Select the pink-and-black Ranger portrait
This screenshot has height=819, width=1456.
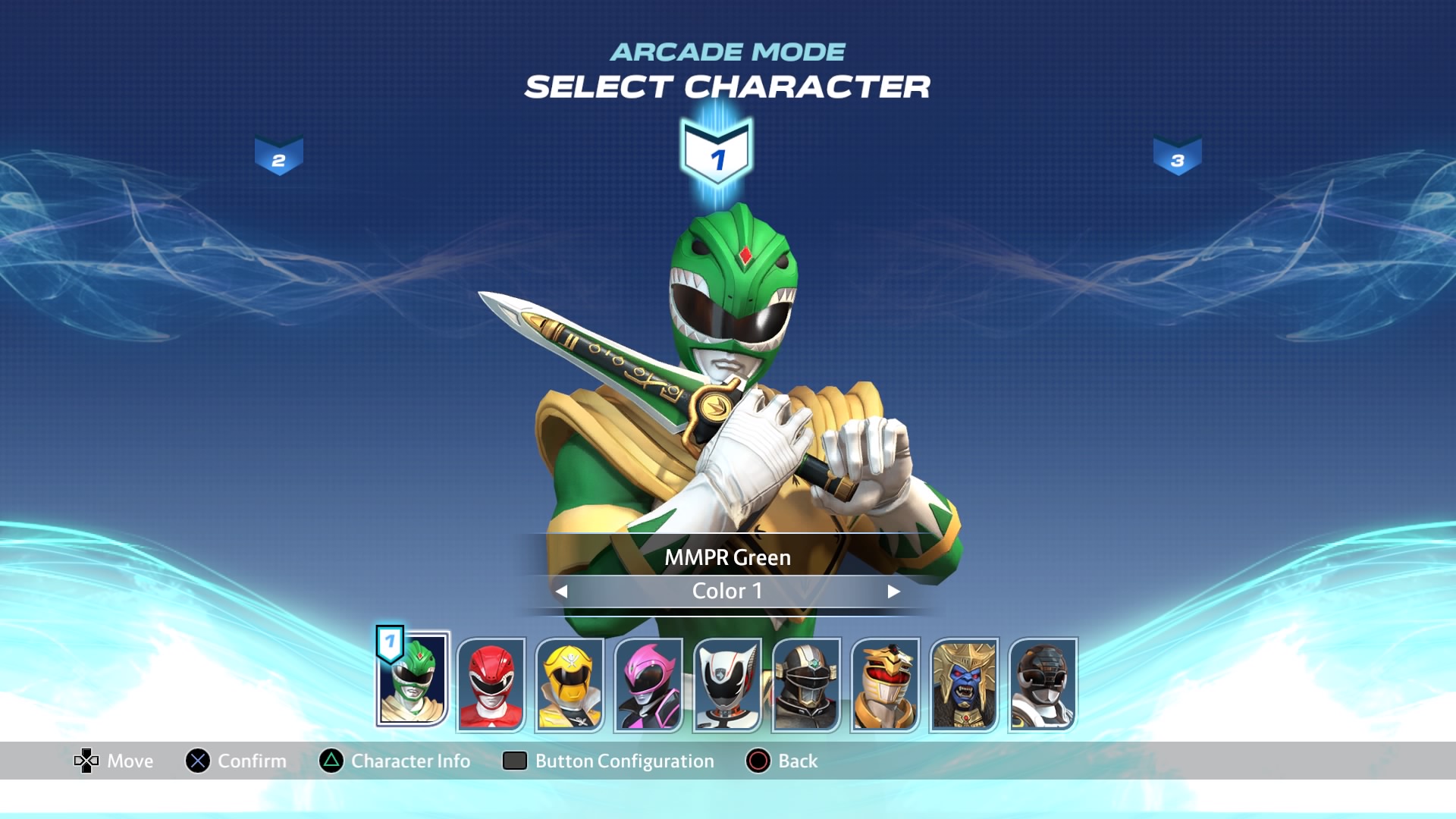pos(648,685)
